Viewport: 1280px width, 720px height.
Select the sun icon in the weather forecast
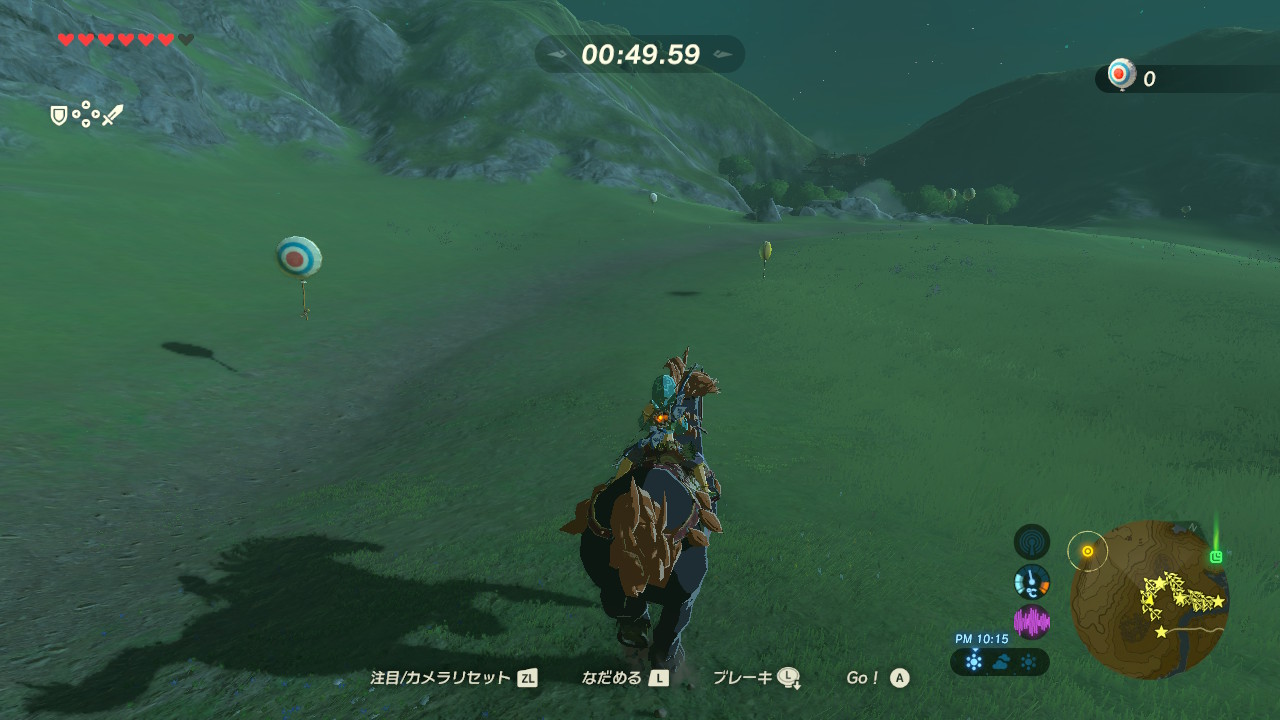point(1027,661)
